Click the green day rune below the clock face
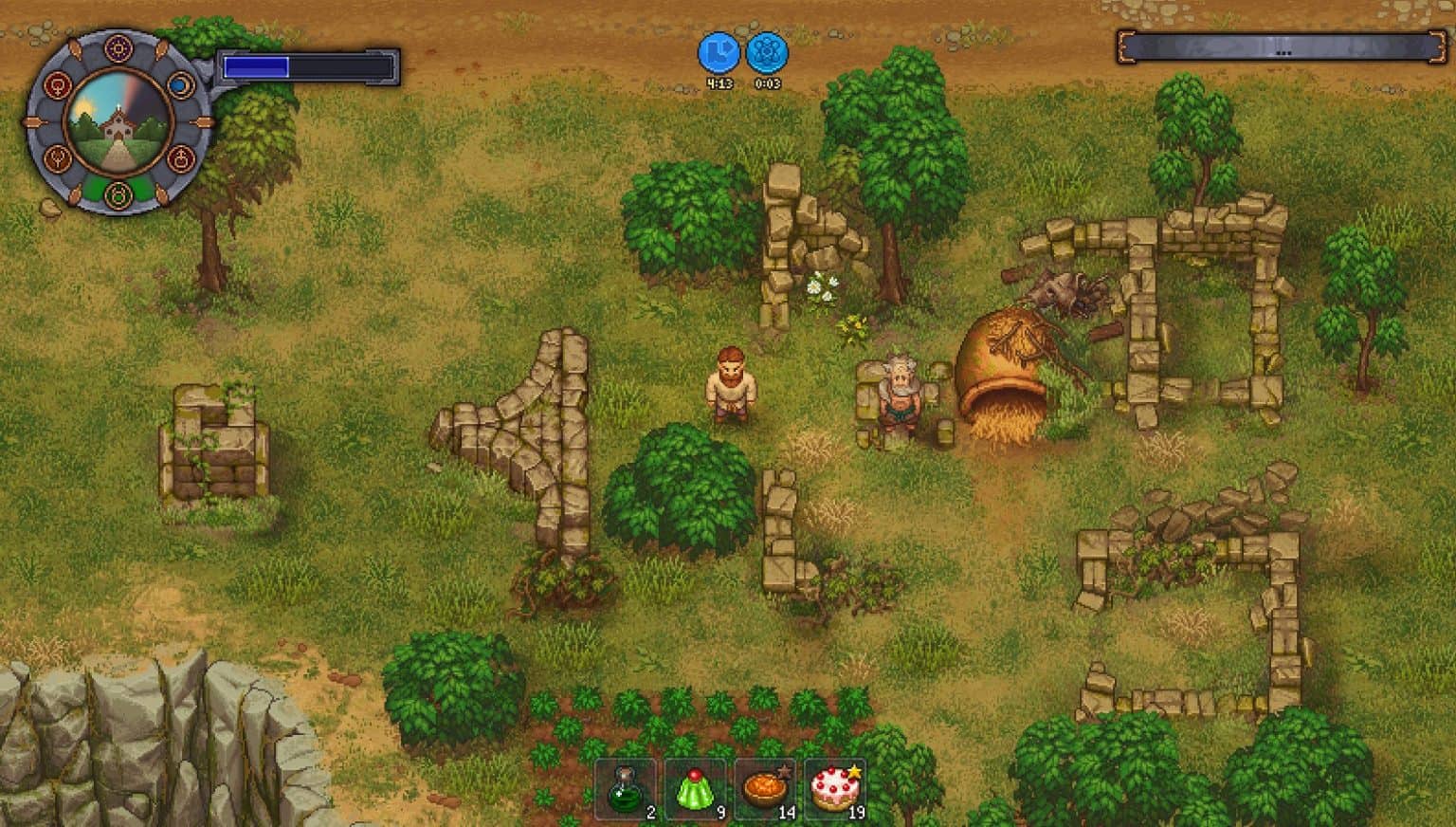 [x=117, y=196]
